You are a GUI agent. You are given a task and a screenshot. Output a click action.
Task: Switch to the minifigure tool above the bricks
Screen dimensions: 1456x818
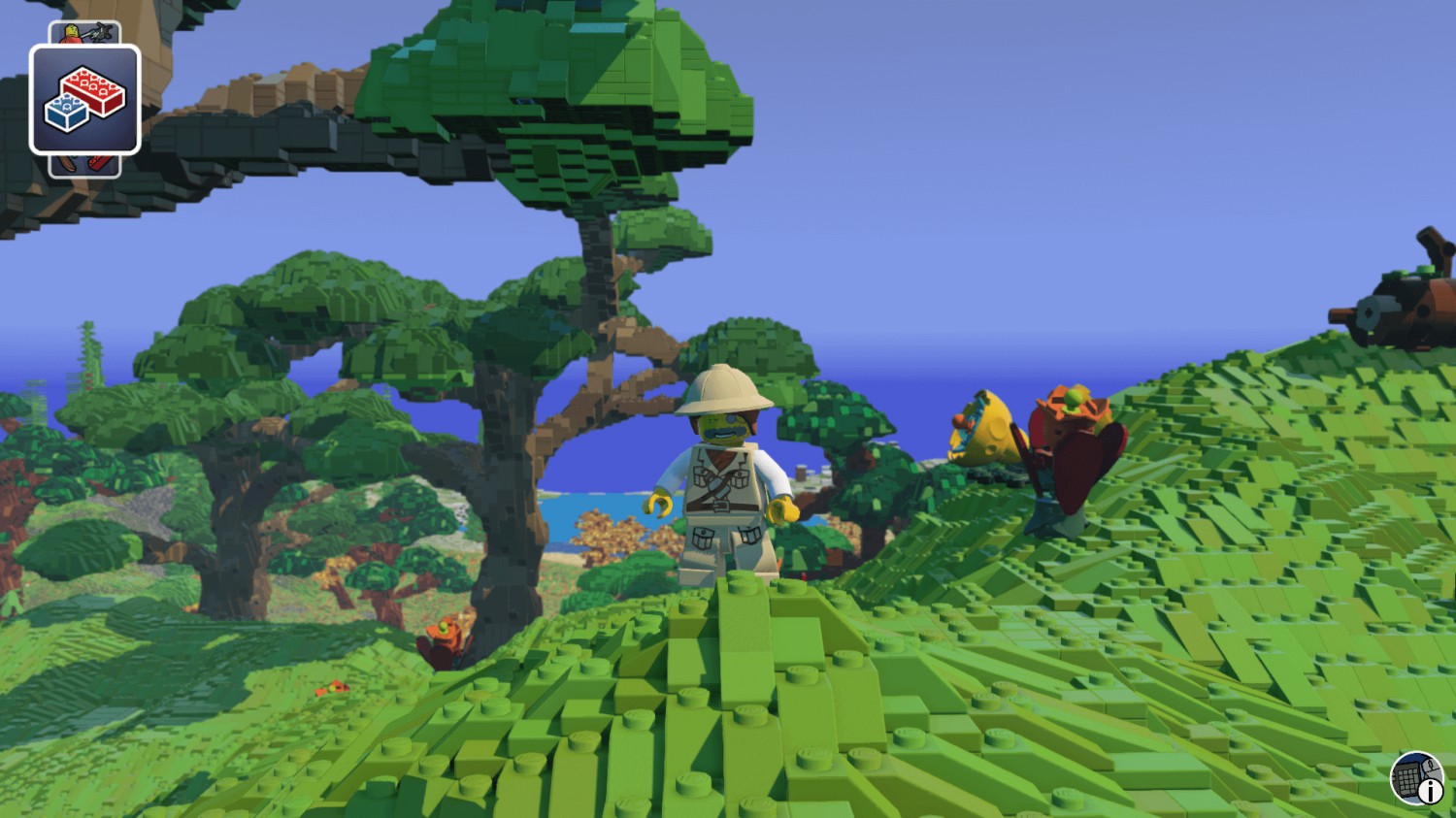click(x=84, y=33)
